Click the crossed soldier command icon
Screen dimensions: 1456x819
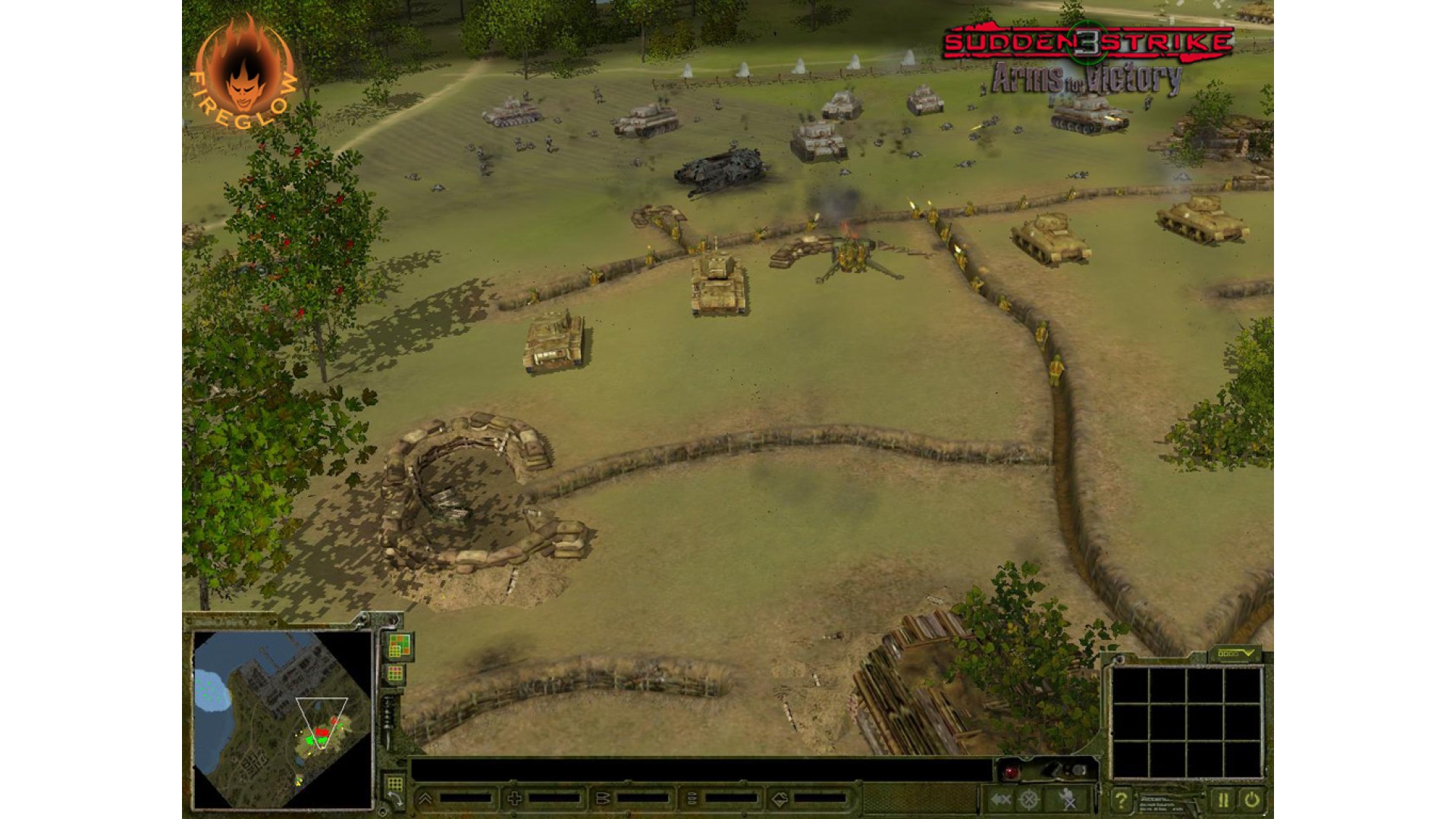1068,799
